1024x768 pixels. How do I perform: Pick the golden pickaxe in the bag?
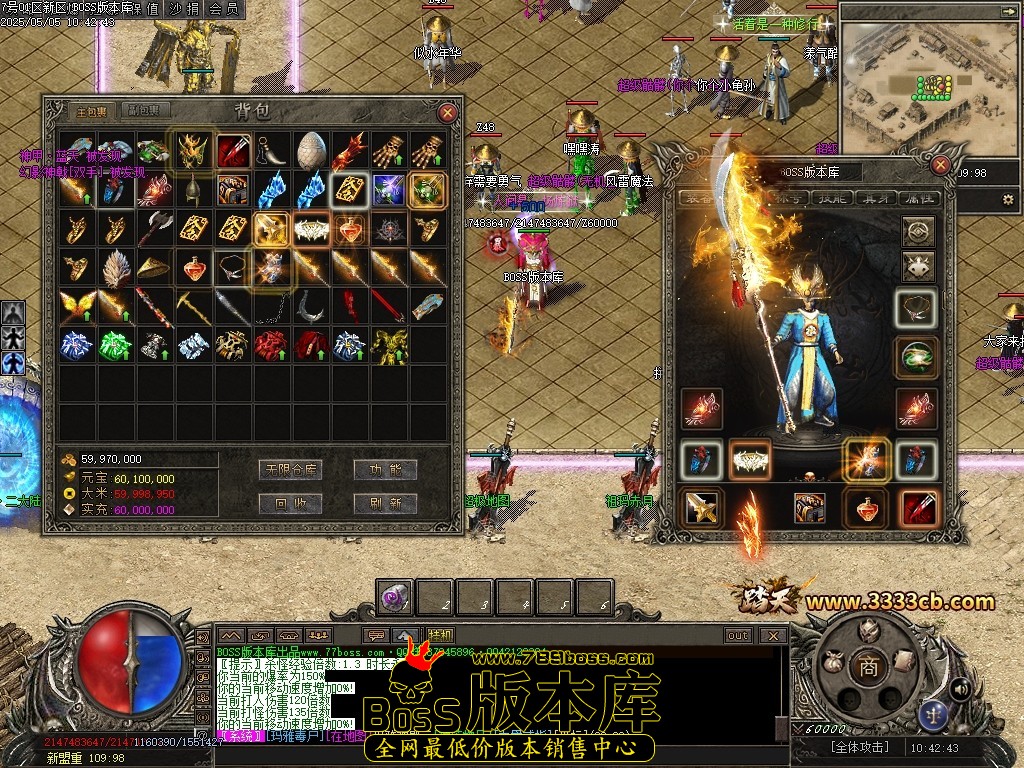[193, 306]
